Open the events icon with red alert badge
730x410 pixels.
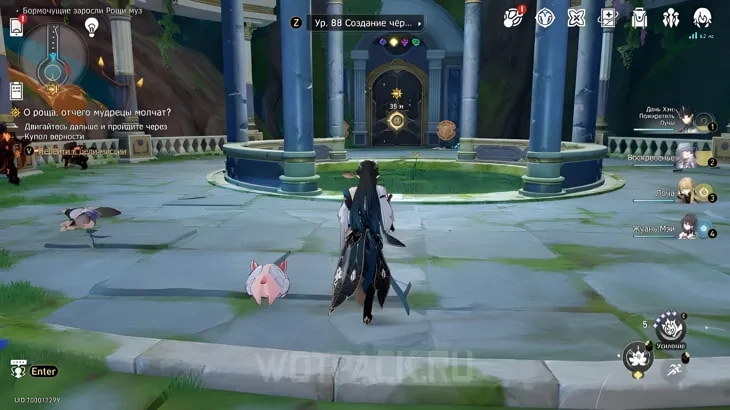click(513, 18)
